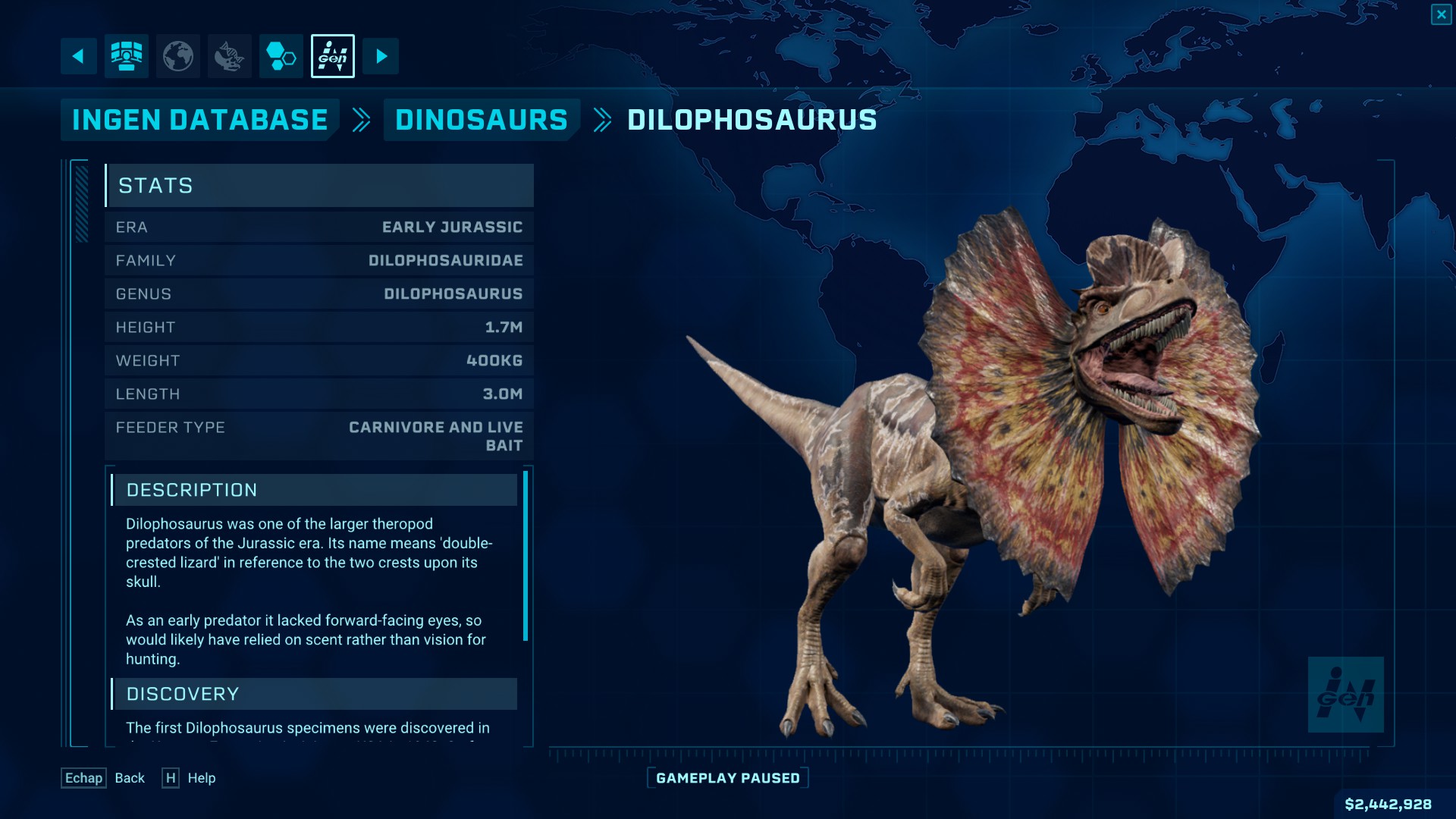Screen dimensions: 1456x819
Task: Return to the InGen Database root breadcrumb
Action: click(199, 120)
